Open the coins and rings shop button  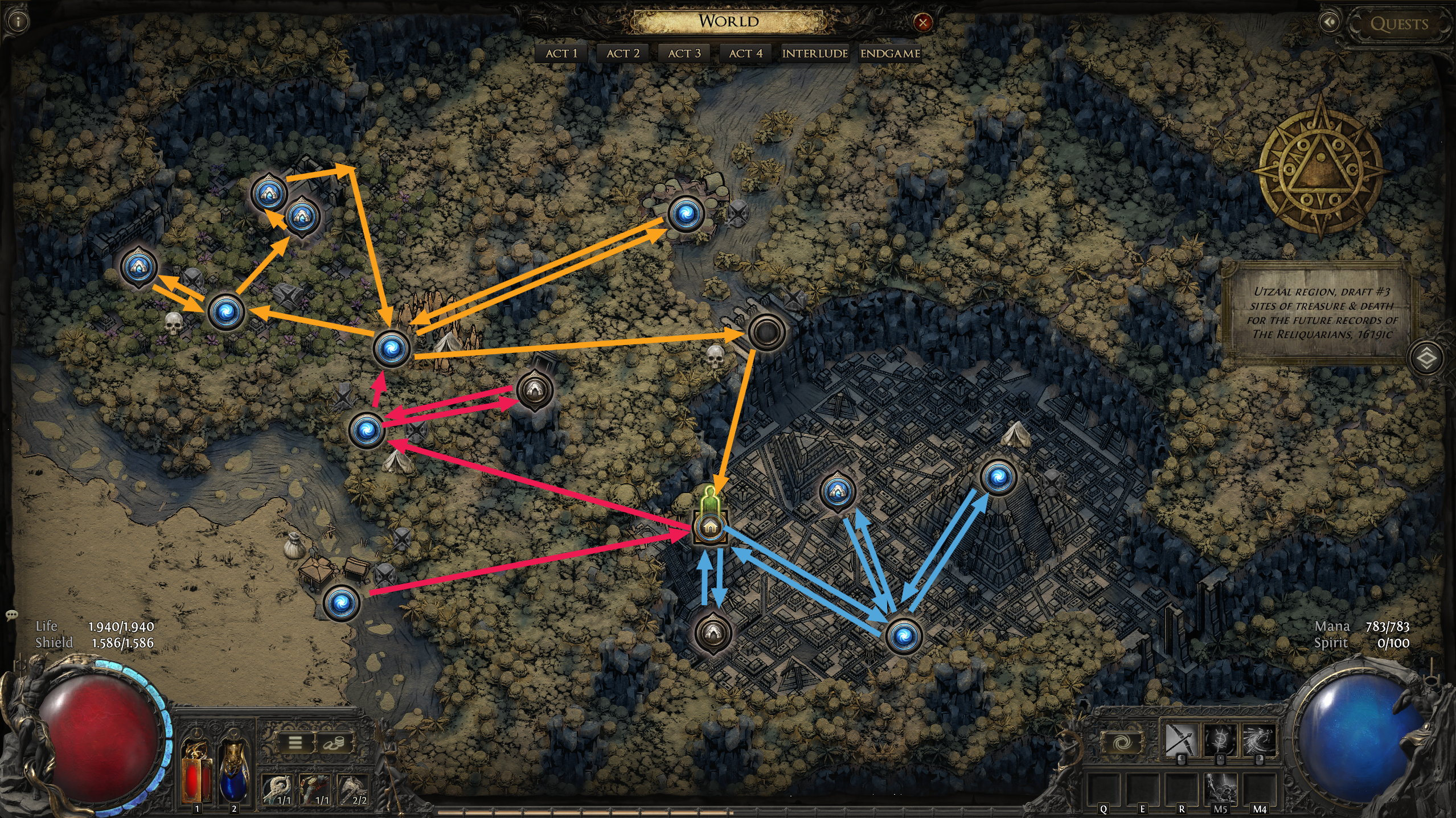coord(334,743)
